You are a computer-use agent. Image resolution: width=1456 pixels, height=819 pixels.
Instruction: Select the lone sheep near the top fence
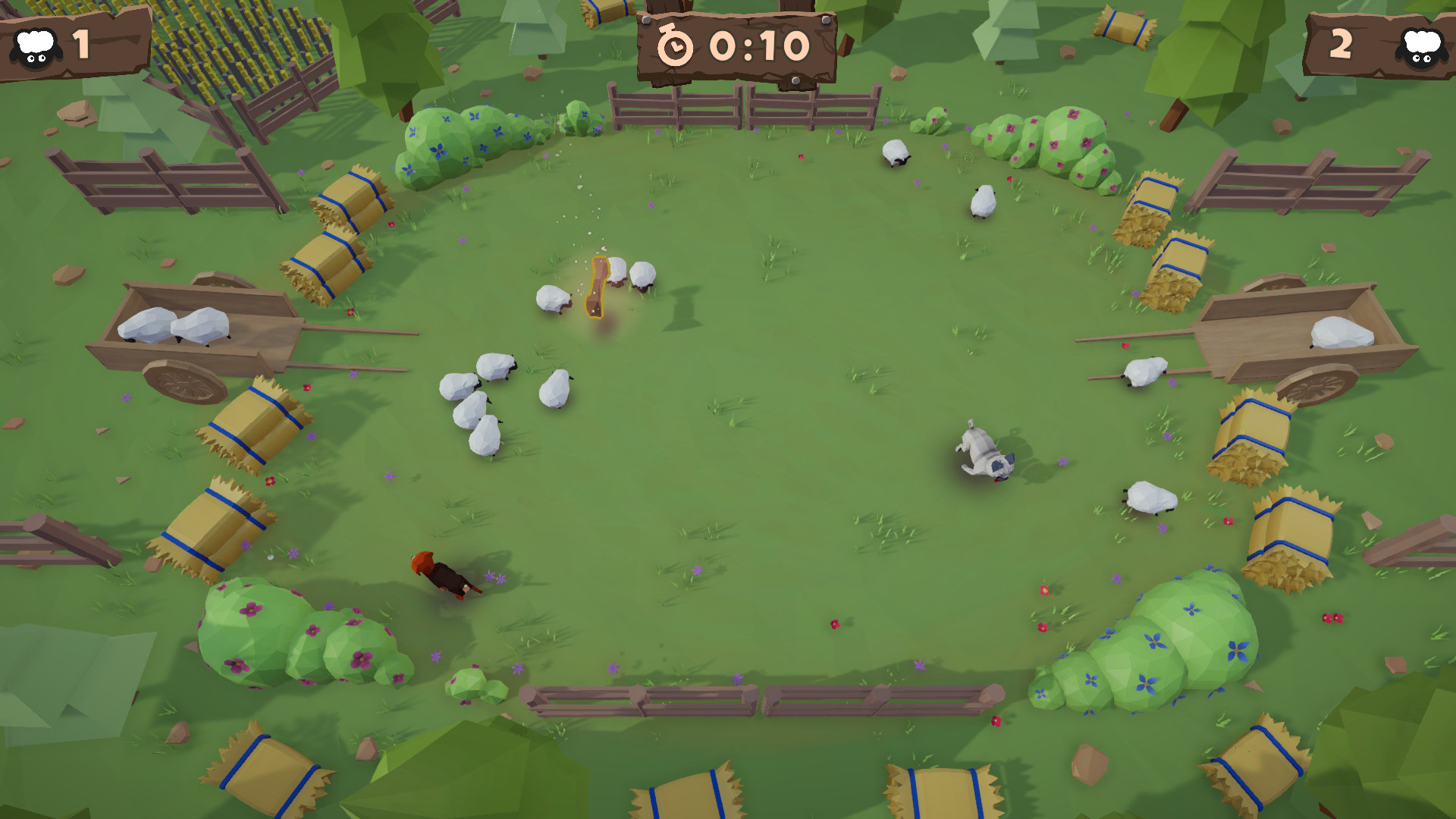[895, 154]
